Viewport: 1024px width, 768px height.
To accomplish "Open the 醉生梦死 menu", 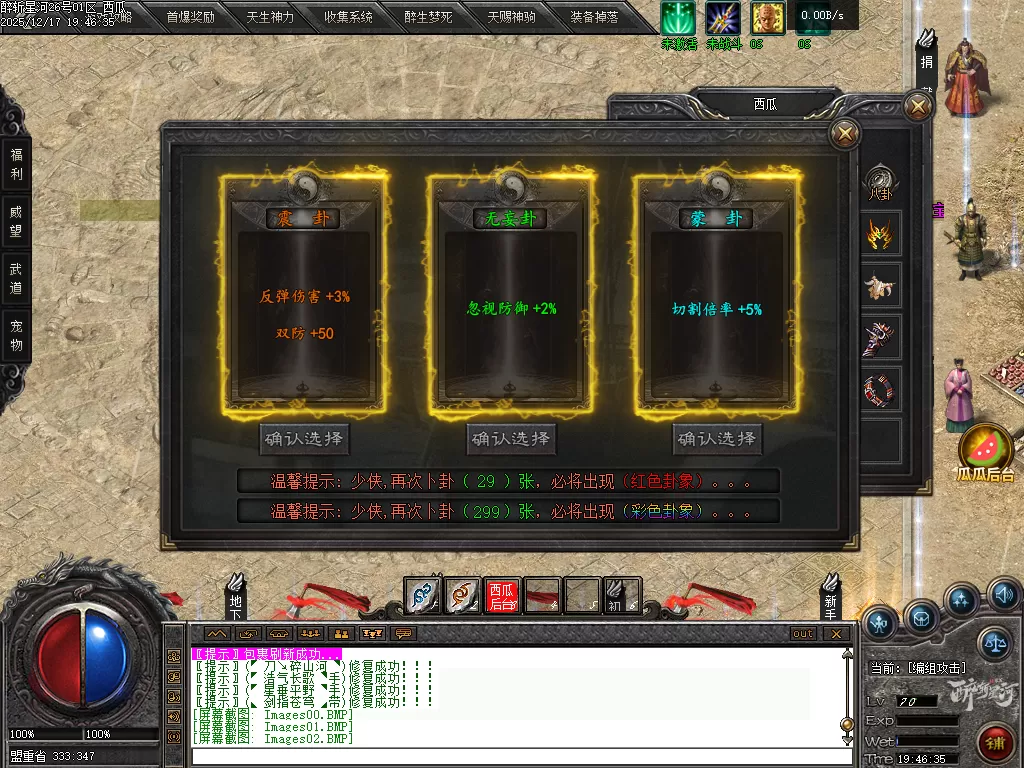I will coord(428,17).
